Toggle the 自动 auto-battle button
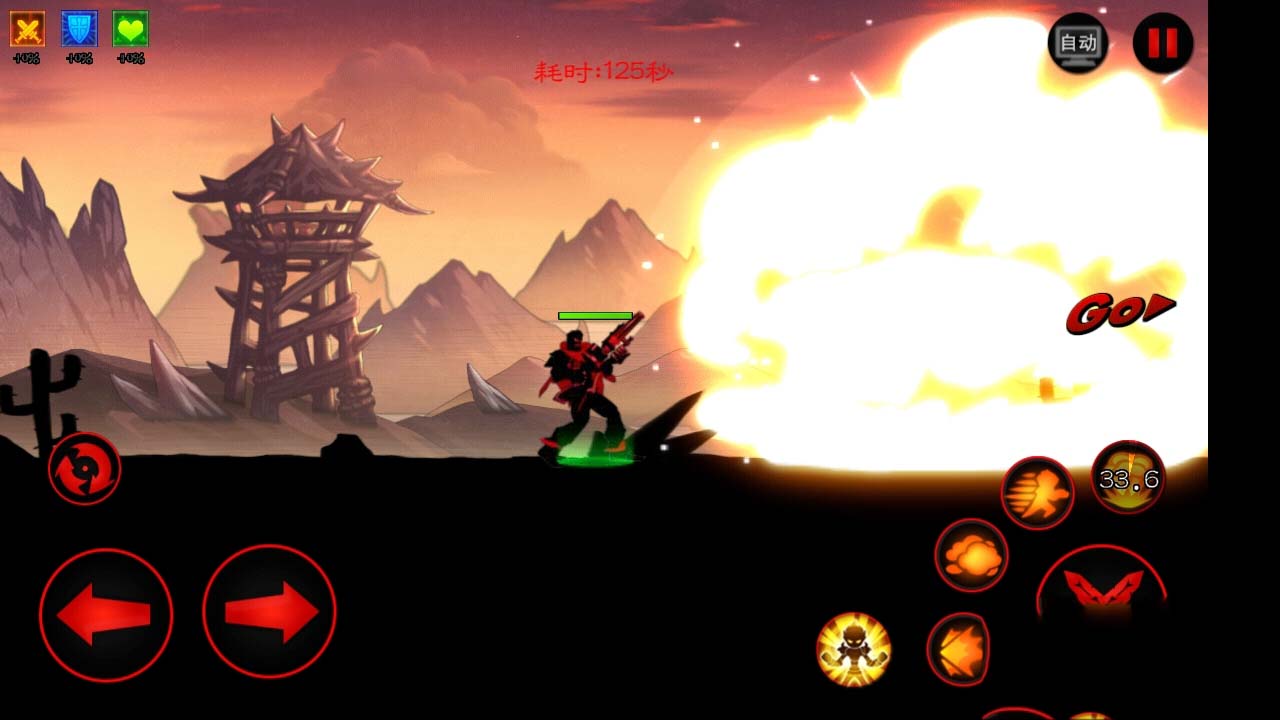This screenshot has width=1280, height=720. click(1078, 43)
